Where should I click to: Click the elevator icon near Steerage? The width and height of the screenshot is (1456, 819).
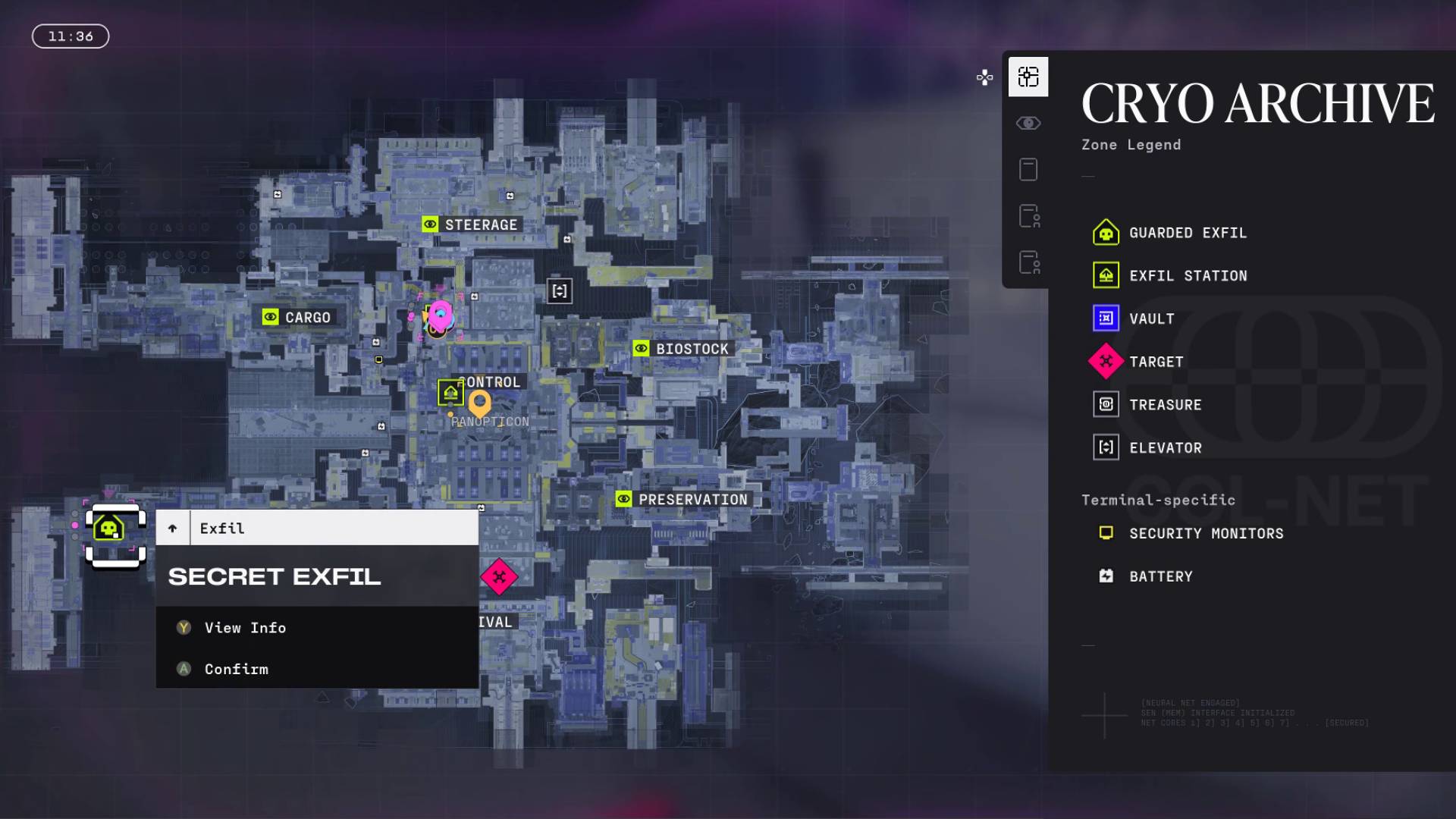point(560,290)
